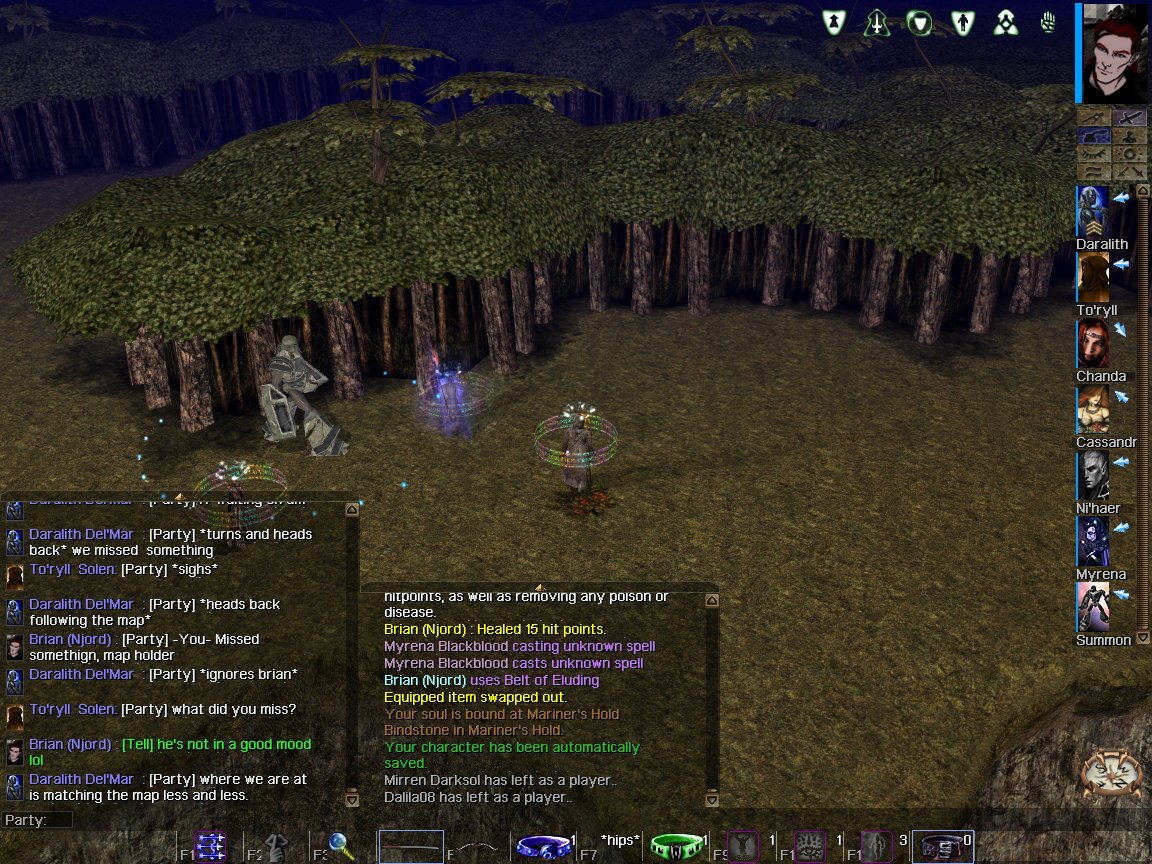This screenshot has width=1152, height=864.
Task: Use the dark red belt quickslot
Action: [x=942, y=847]
